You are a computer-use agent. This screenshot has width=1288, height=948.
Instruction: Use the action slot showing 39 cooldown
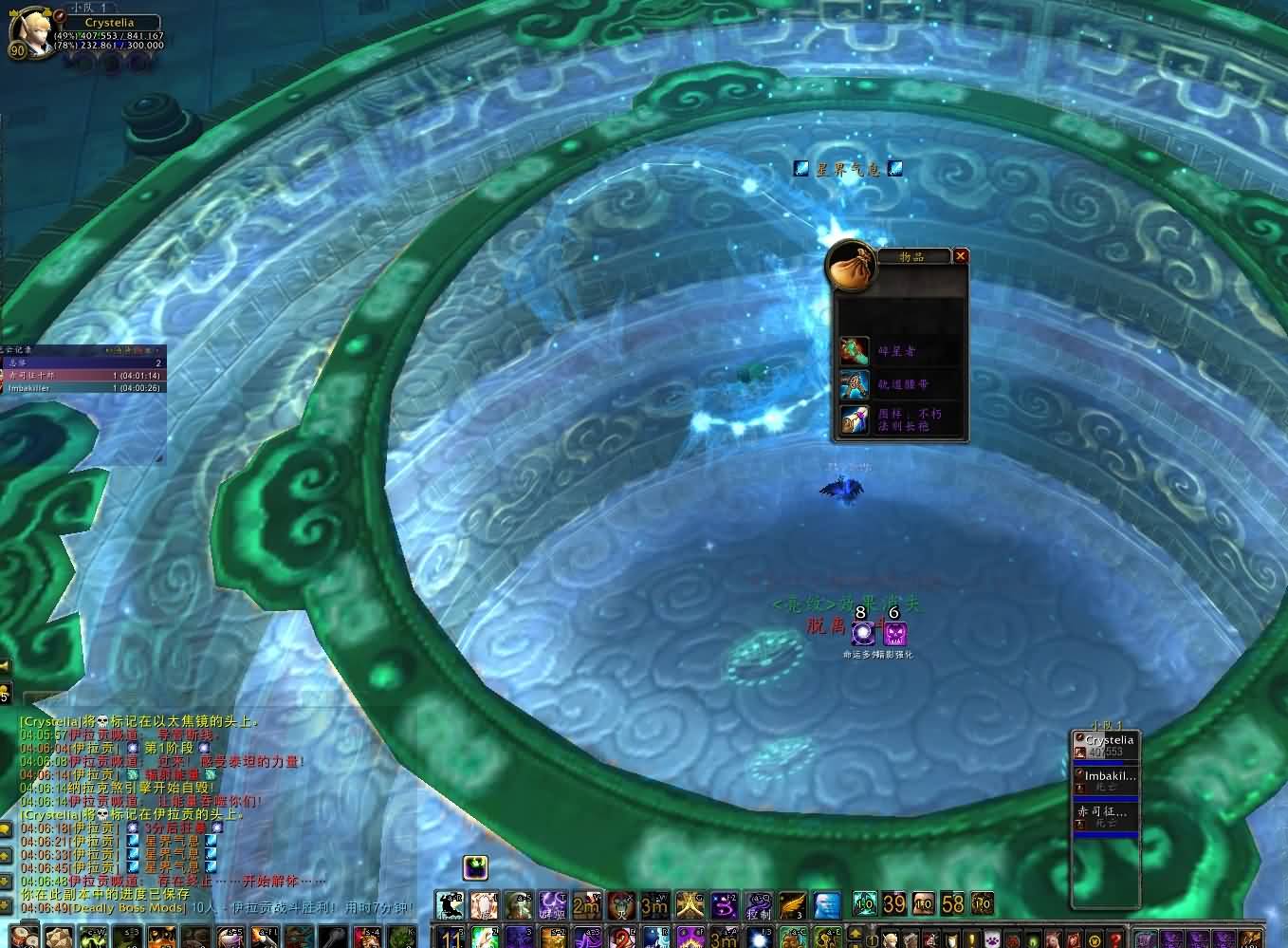[894, 904]
